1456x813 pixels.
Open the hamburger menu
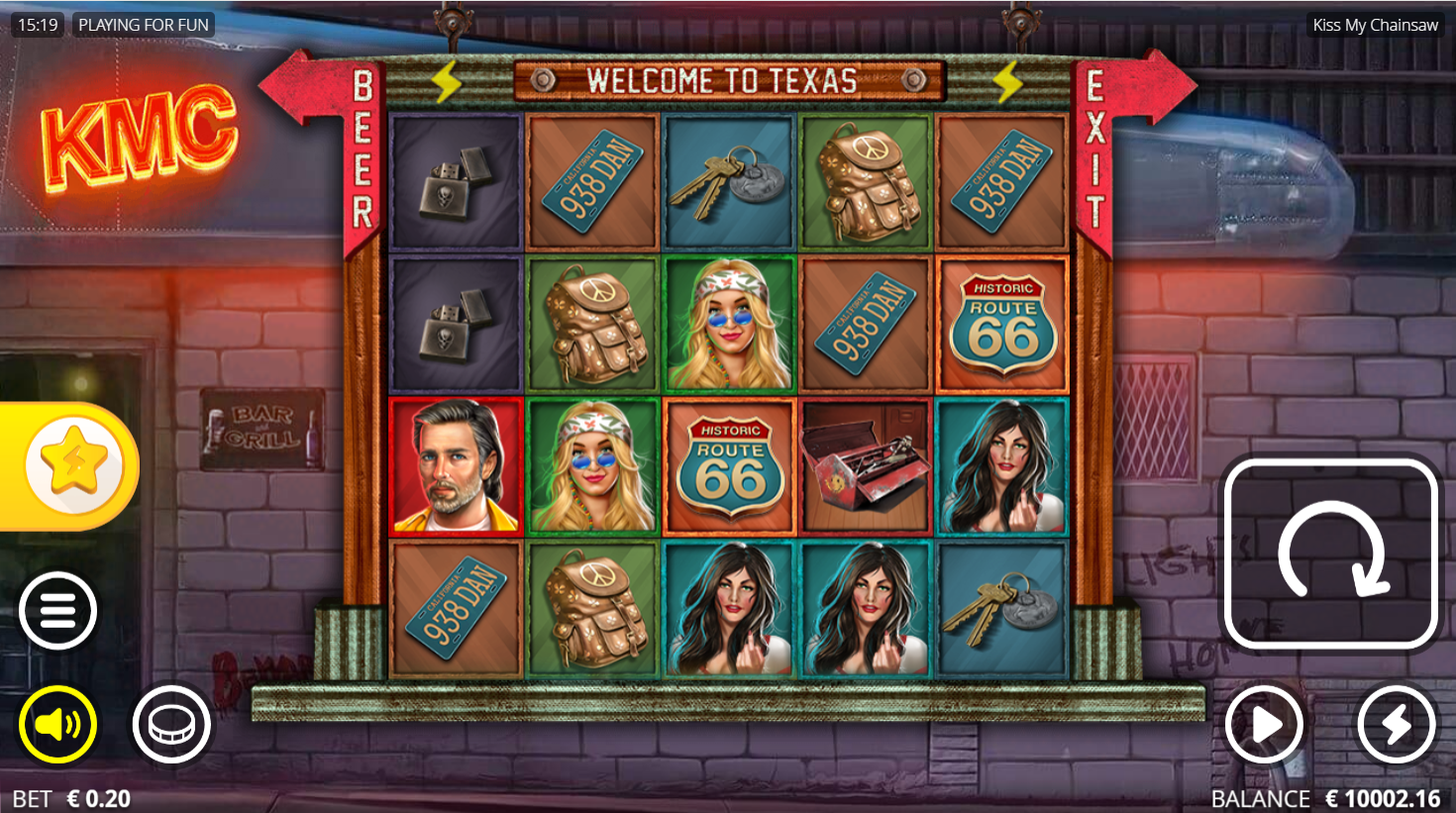(57, 611)
